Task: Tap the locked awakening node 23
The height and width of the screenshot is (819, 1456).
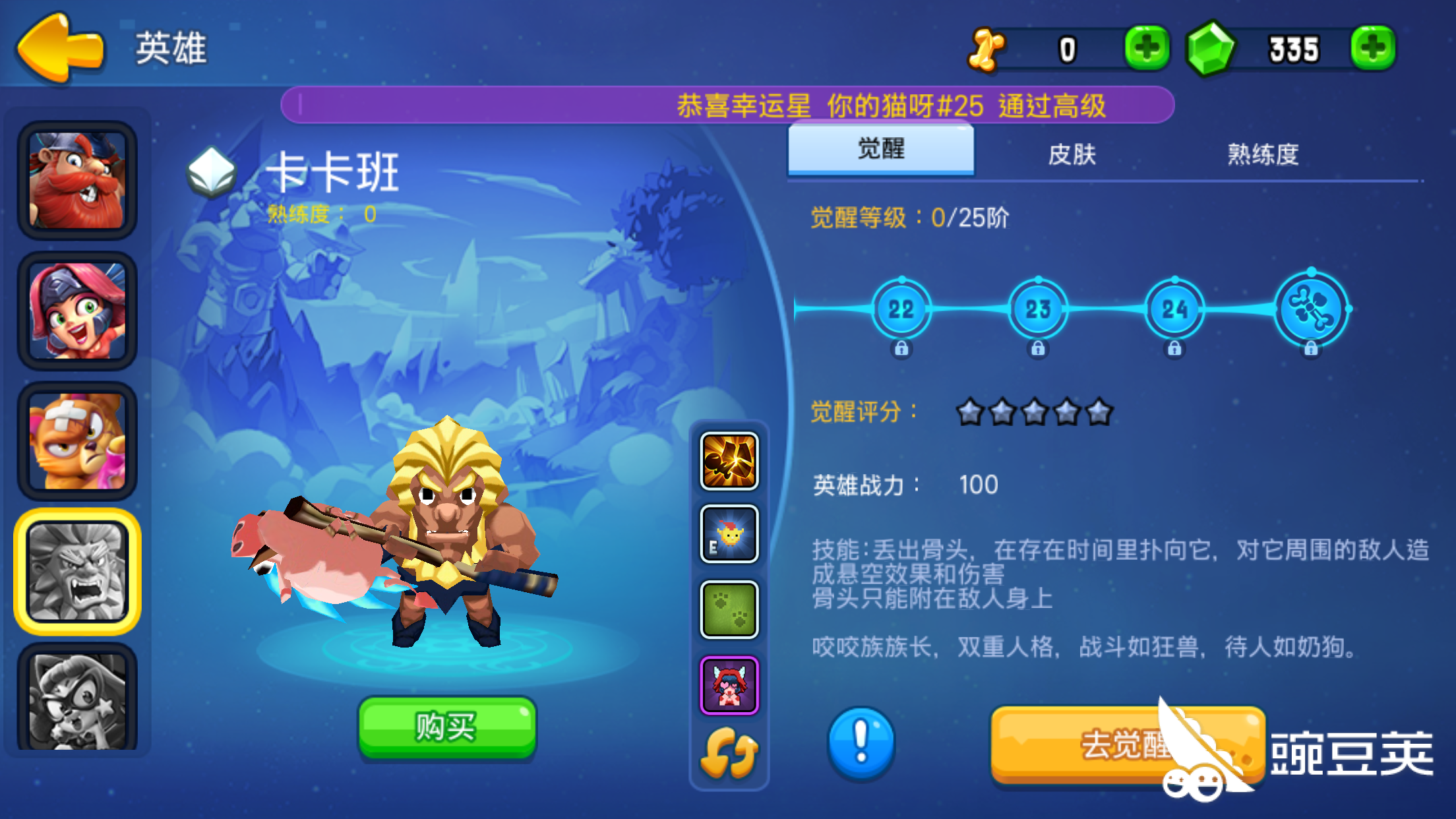Action: tap(1039, 309)
